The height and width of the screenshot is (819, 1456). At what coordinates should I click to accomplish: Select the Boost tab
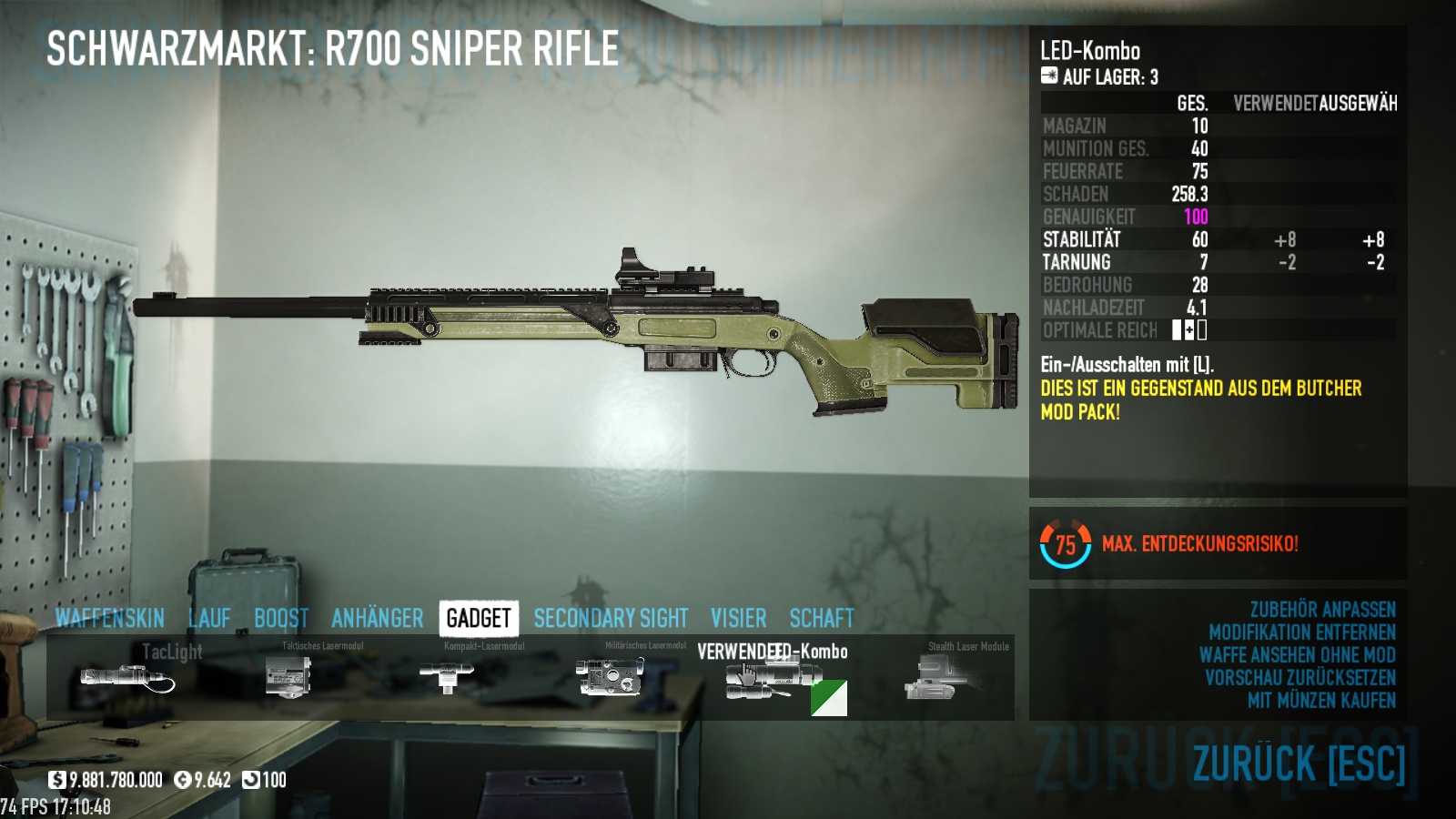tap(281, 619)
